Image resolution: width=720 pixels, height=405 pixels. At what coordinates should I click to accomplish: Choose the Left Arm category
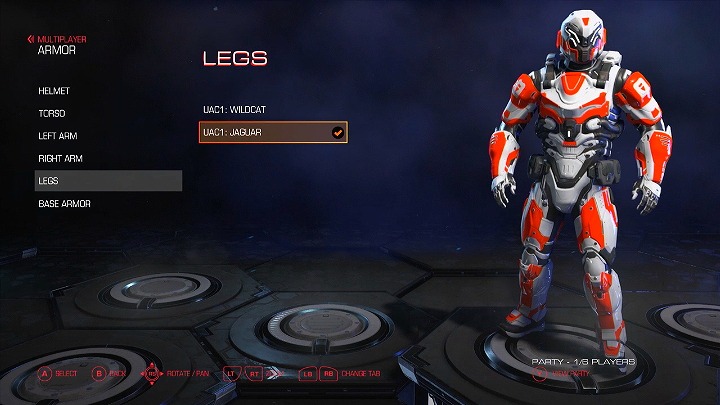click(x=57, y=136)
